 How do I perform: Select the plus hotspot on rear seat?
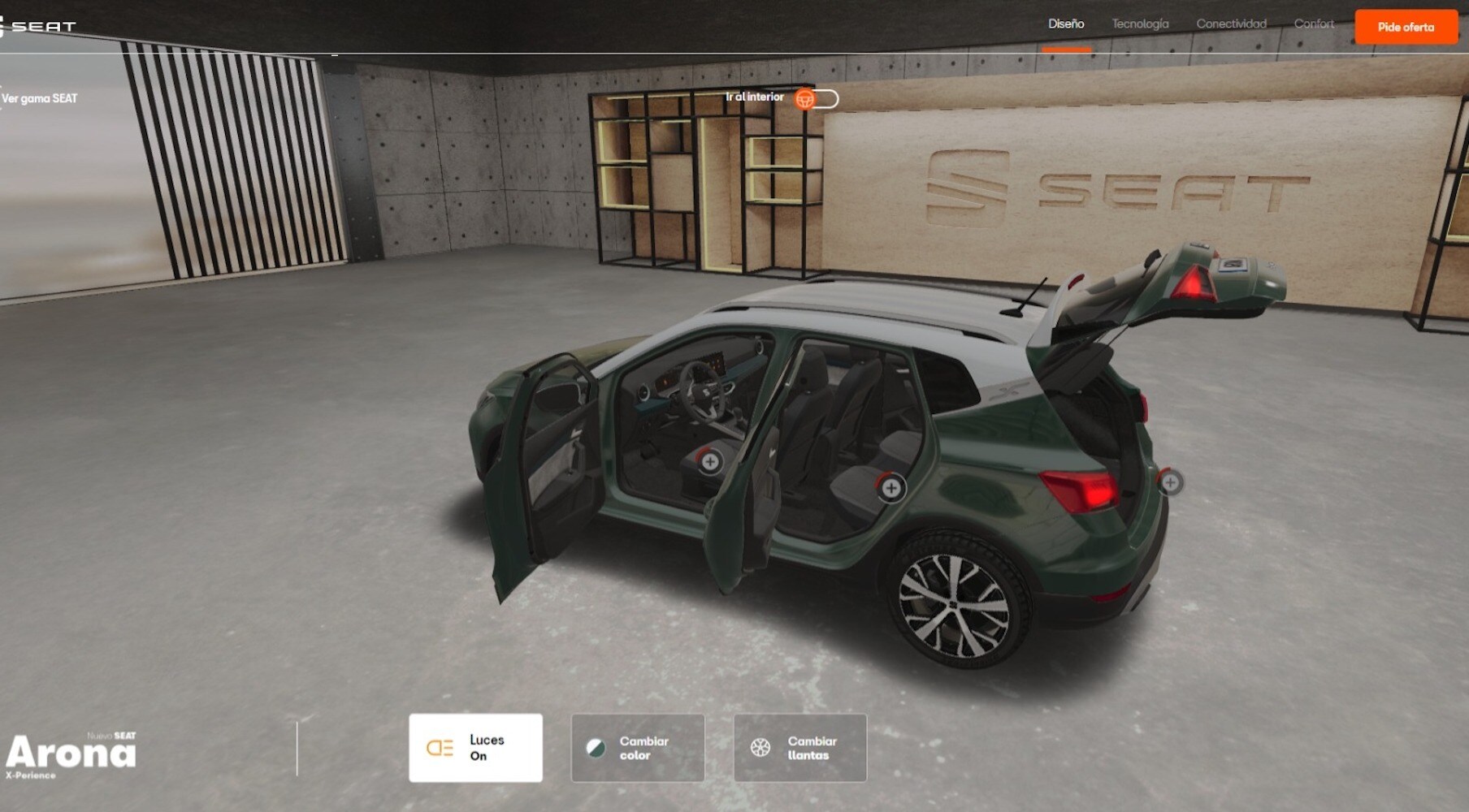(x=891, y=487)
